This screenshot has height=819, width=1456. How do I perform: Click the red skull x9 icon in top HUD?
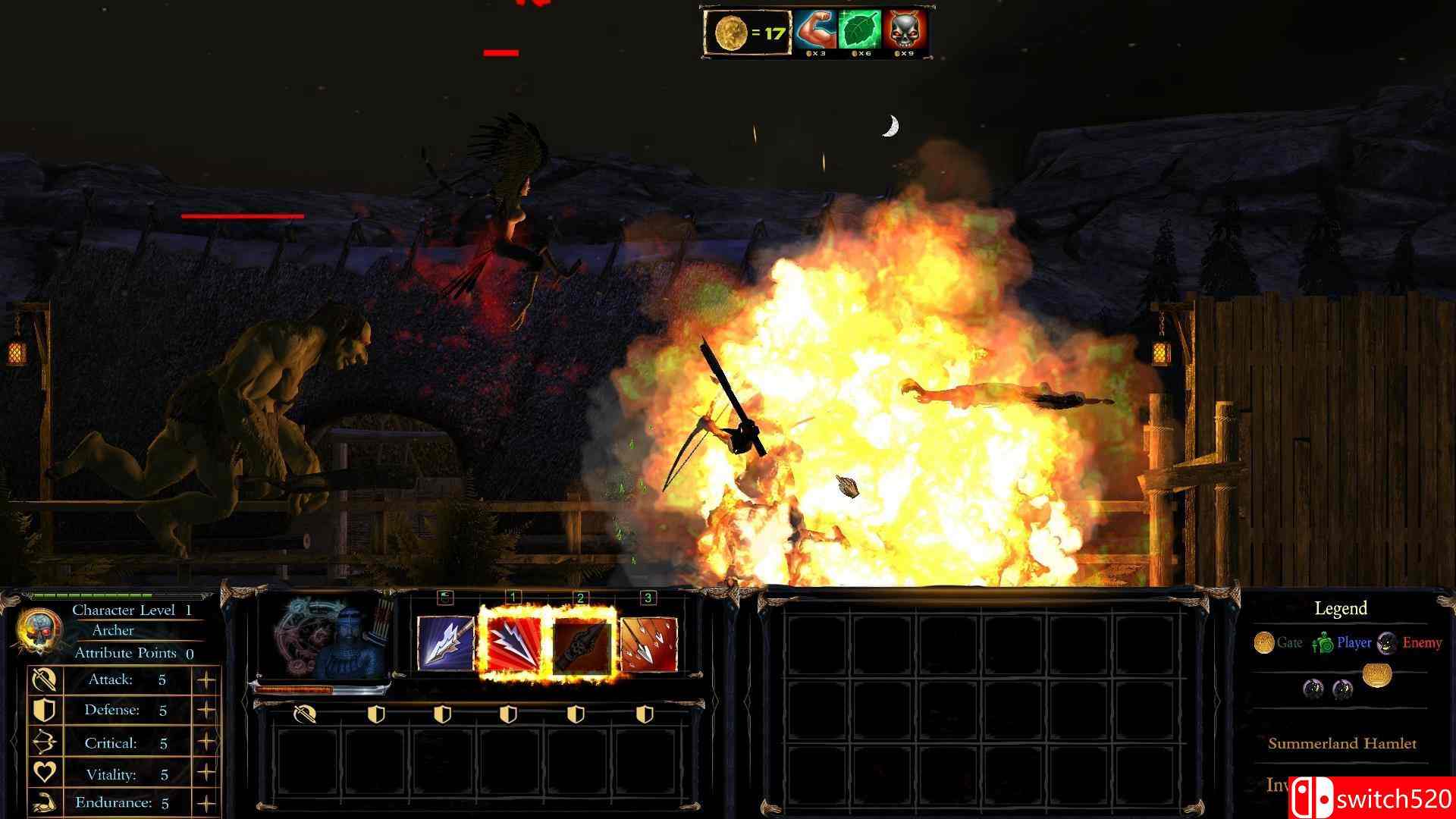tap(902, 30)
